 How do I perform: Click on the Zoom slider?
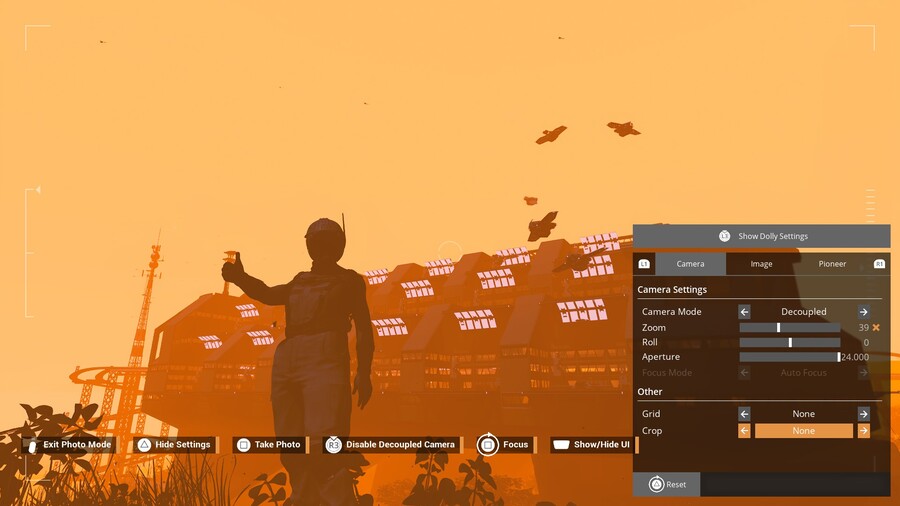point(789,328)
